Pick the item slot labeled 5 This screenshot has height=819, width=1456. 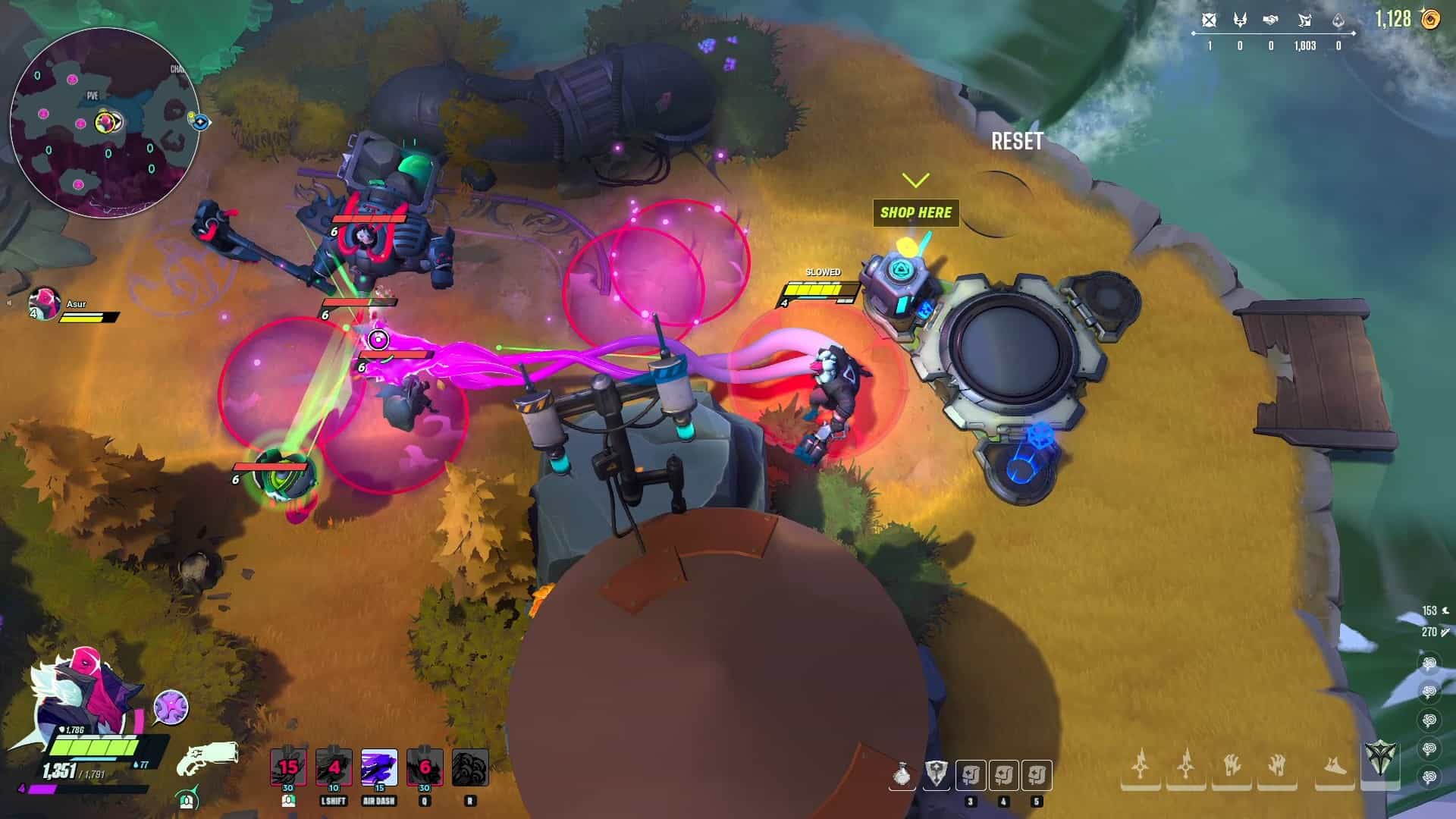point(1037,775)
